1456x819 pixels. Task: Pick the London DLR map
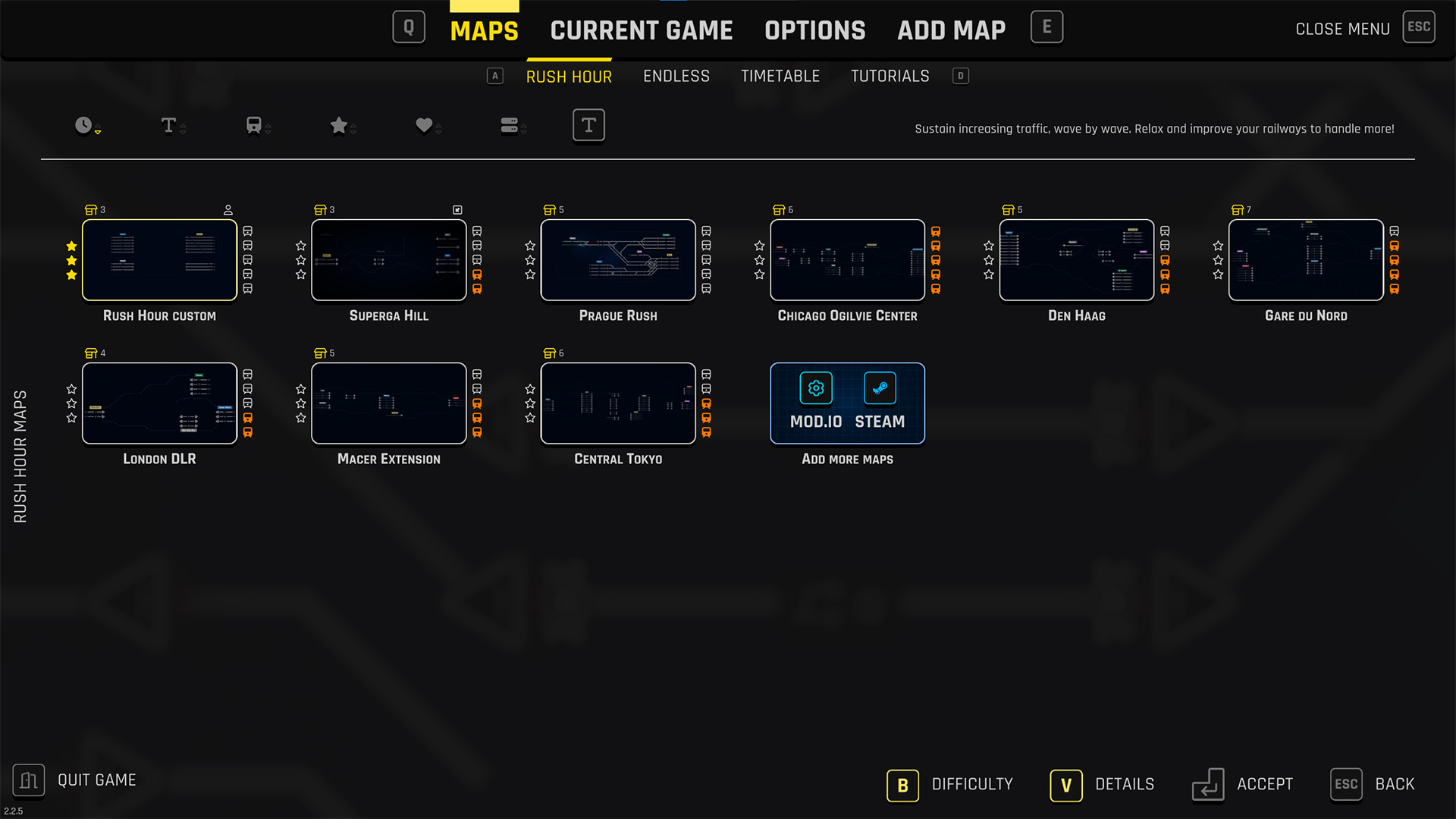[159, 403]
